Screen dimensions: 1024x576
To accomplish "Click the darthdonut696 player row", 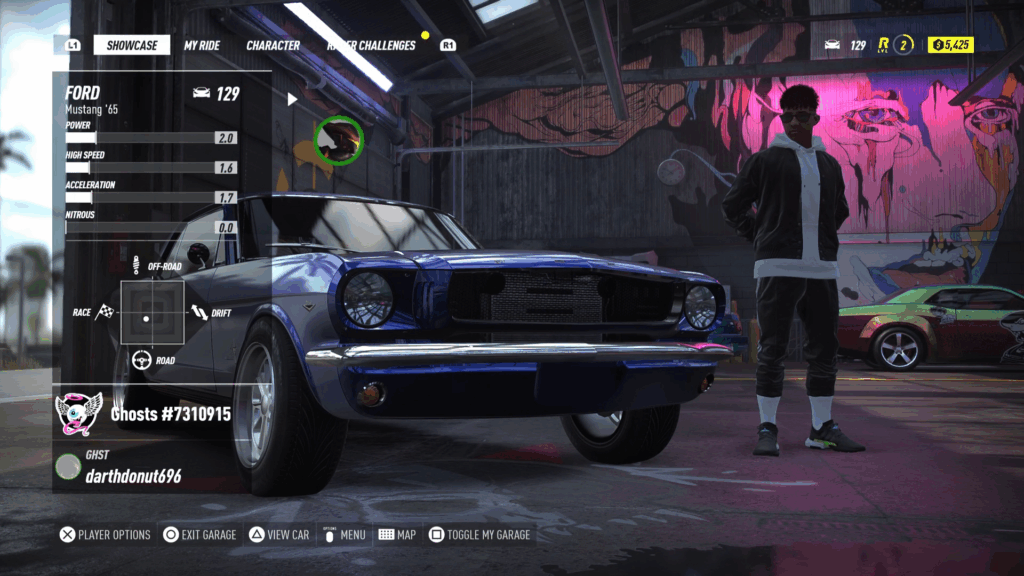I will [x=132, y=476].
